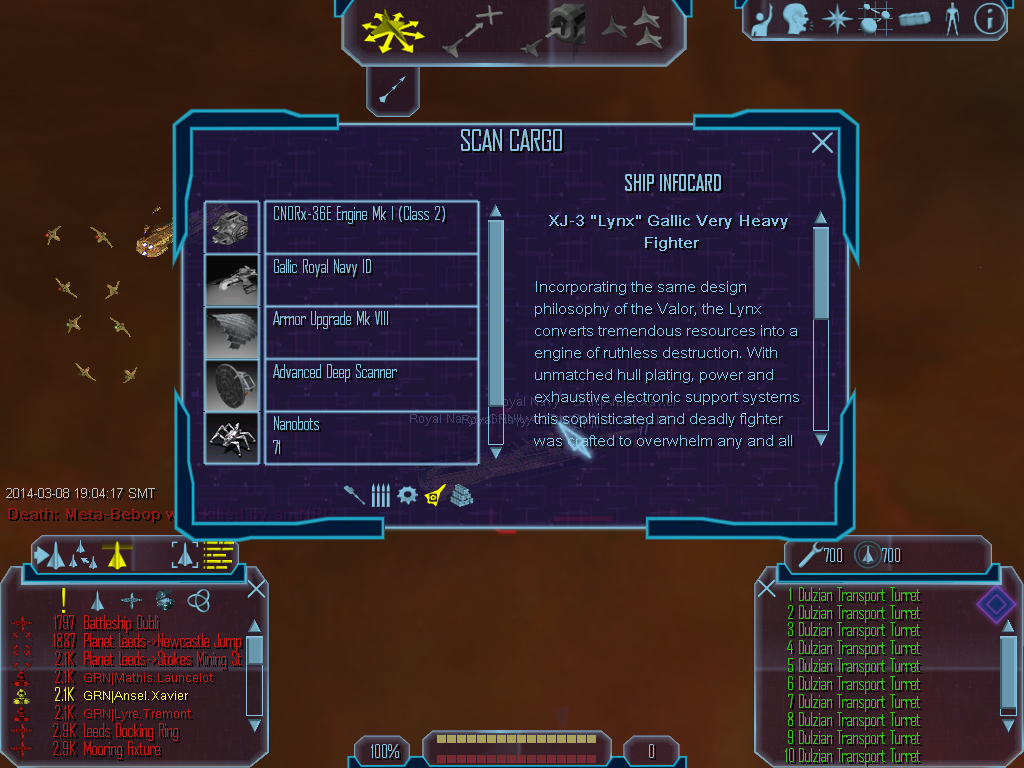Switch to the gear equipment filter
1024x768 pixels.
point(407,495)
